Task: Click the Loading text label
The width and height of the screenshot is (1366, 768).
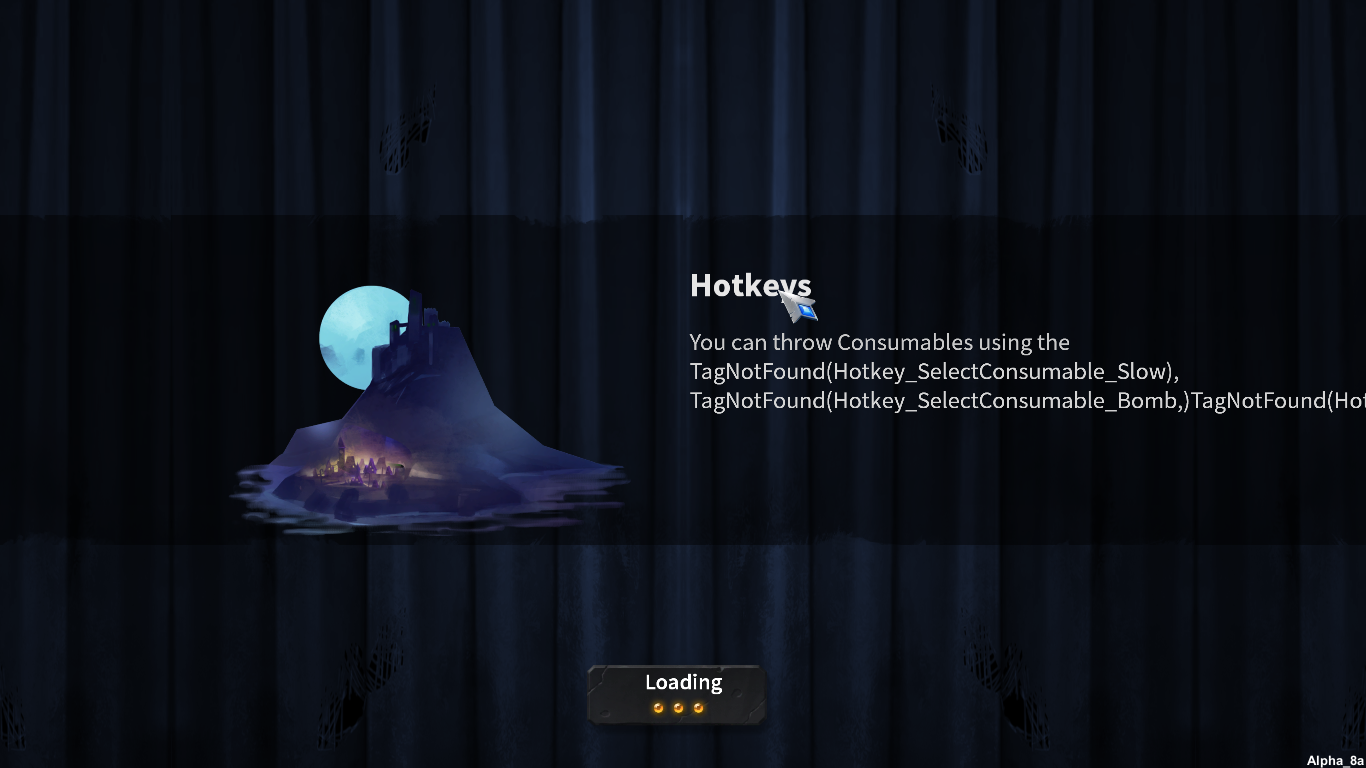Action: [x=683, y=682]
